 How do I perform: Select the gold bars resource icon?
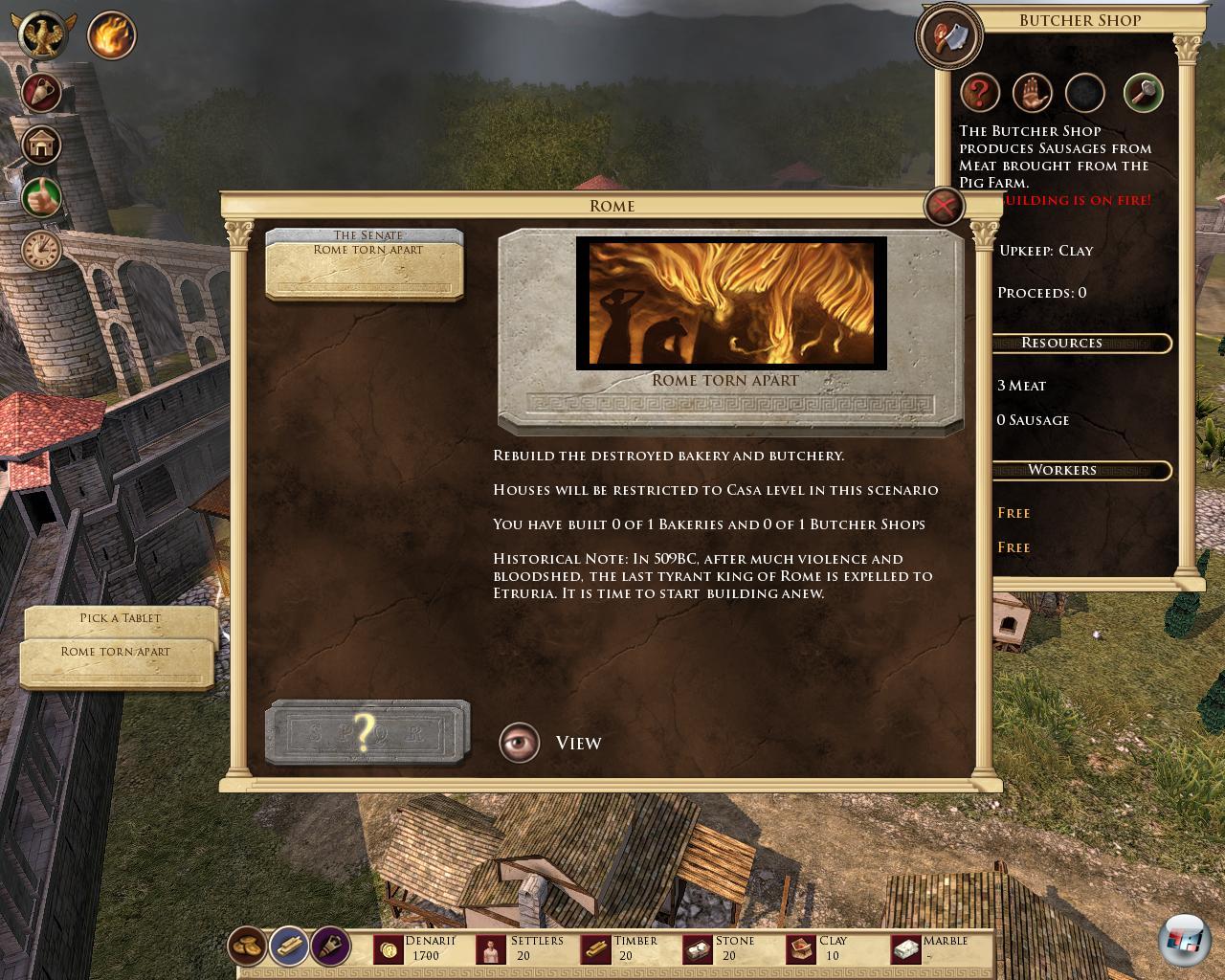(288, 947)
